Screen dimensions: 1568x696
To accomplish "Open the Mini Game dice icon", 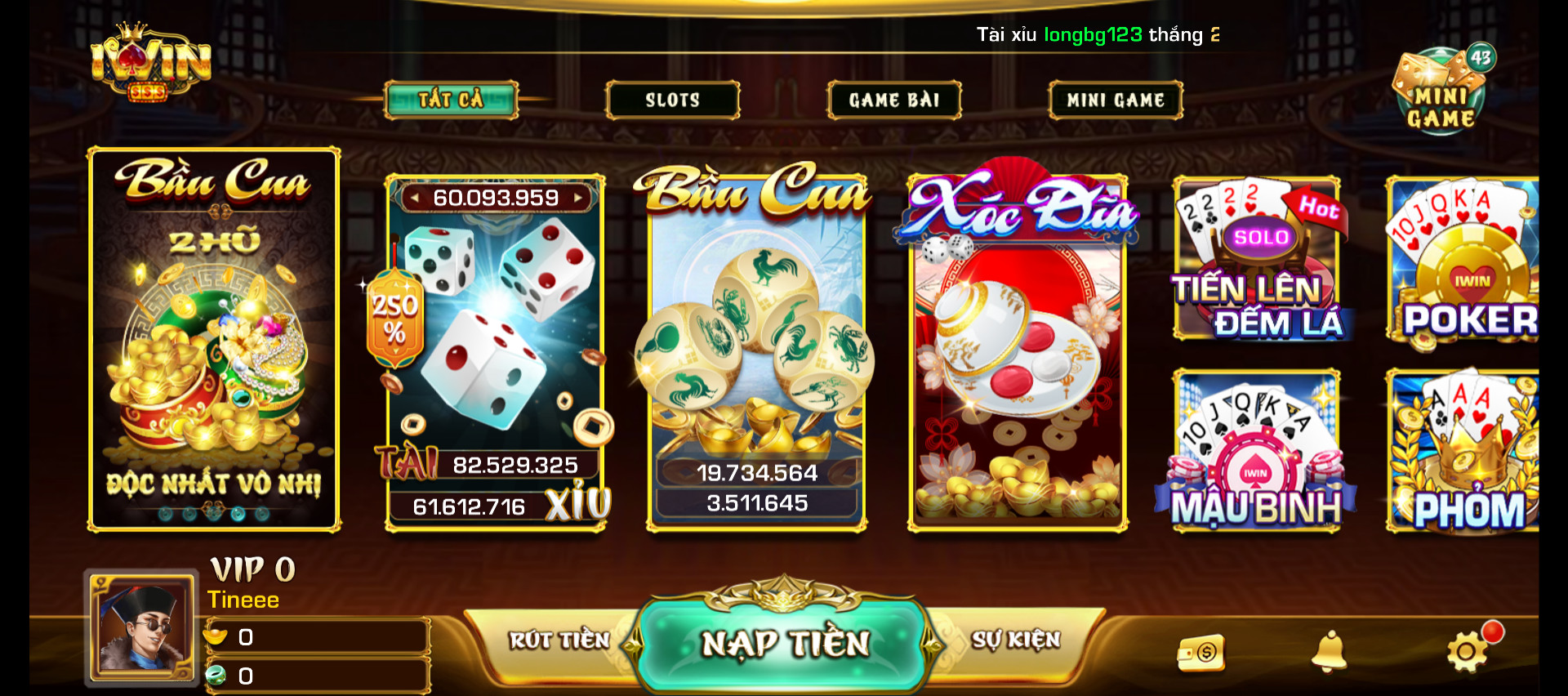I will point(1441,91).
